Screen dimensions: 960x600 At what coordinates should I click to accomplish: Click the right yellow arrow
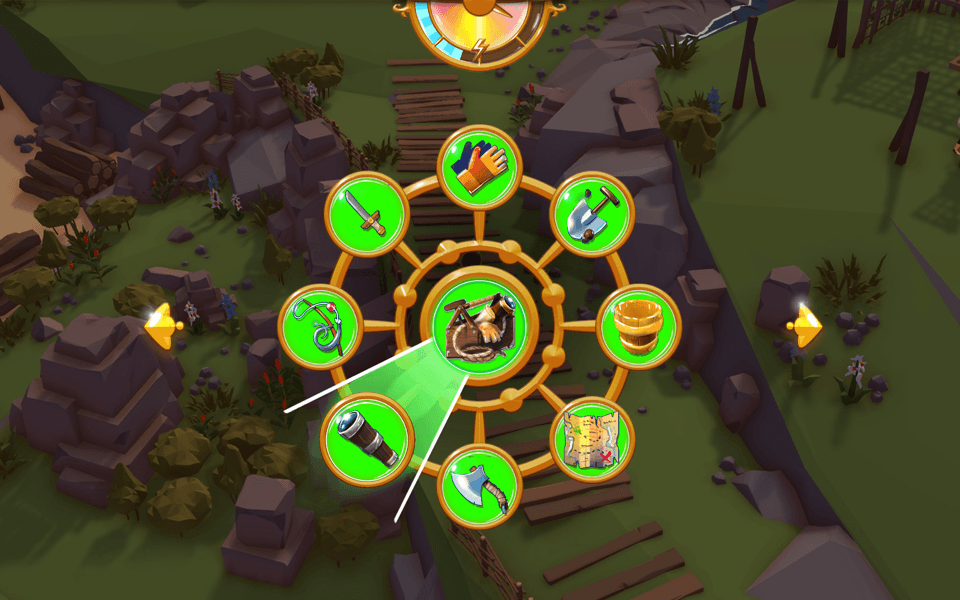[x=805, y=326]
